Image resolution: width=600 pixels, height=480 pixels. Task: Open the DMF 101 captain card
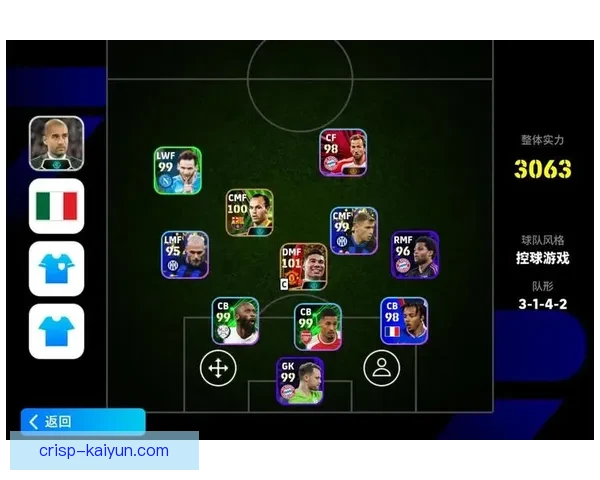[x=303, y=267]
